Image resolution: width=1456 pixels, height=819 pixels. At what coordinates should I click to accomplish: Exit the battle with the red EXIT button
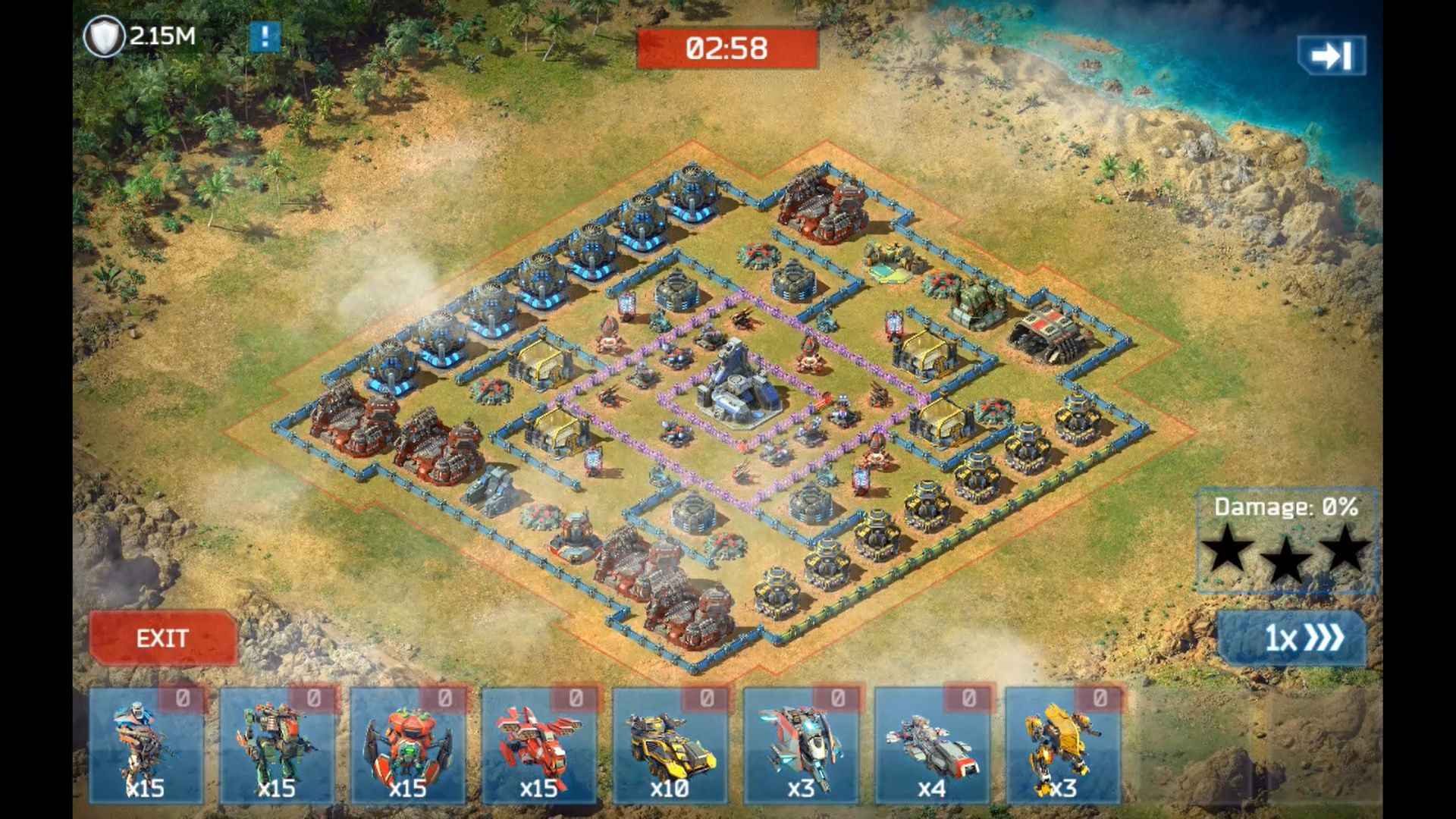pyautogui.click(x=162, y=639)
